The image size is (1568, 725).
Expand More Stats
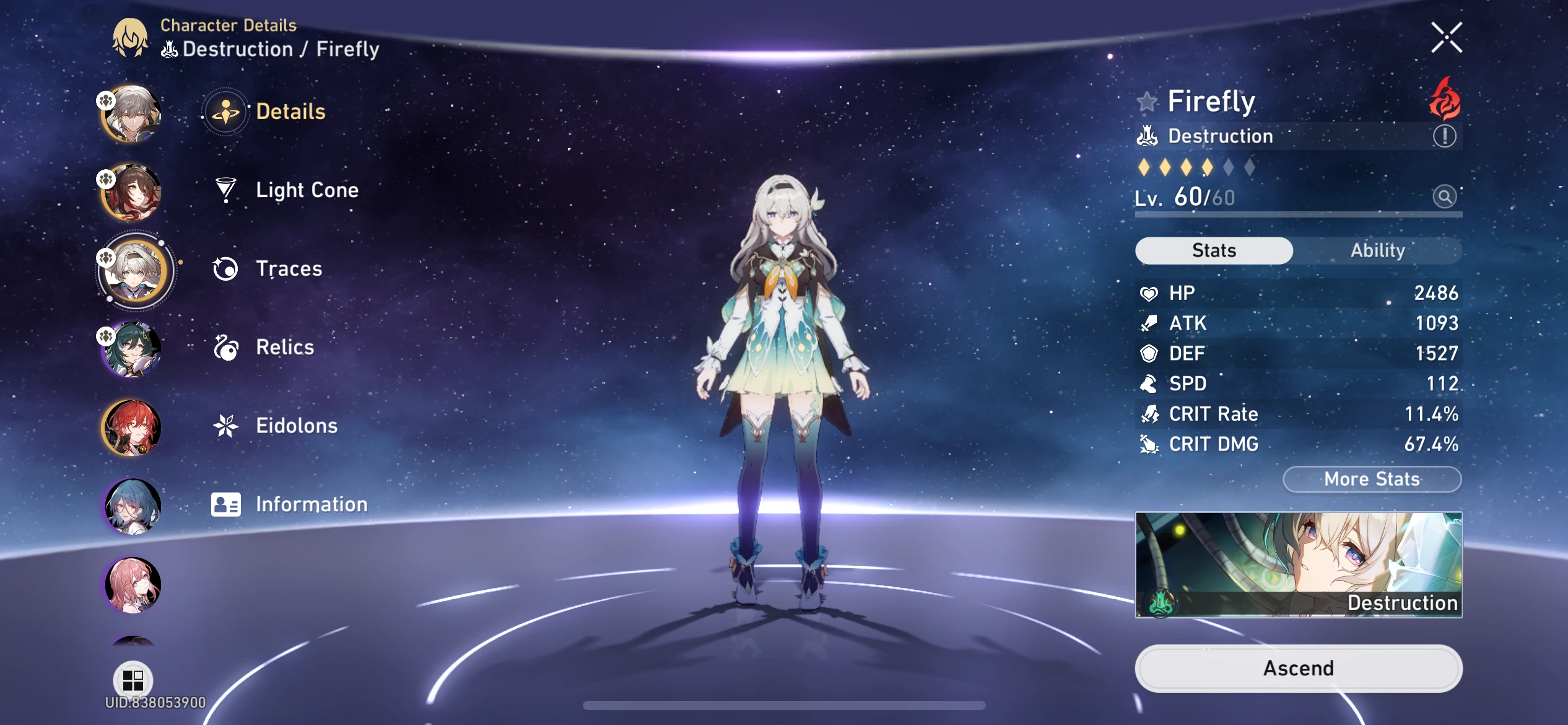point(1372,478)
